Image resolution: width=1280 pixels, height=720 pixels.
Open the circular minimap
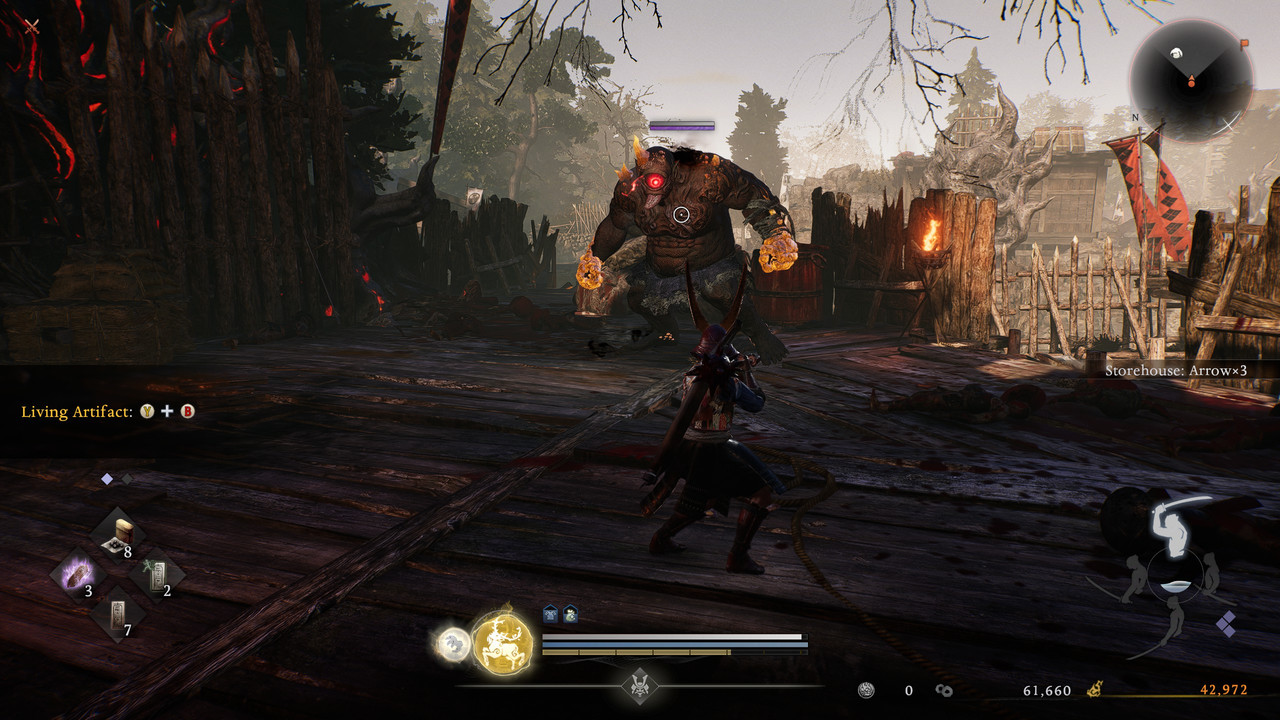pyautogui.click(x=1191, y=81)
